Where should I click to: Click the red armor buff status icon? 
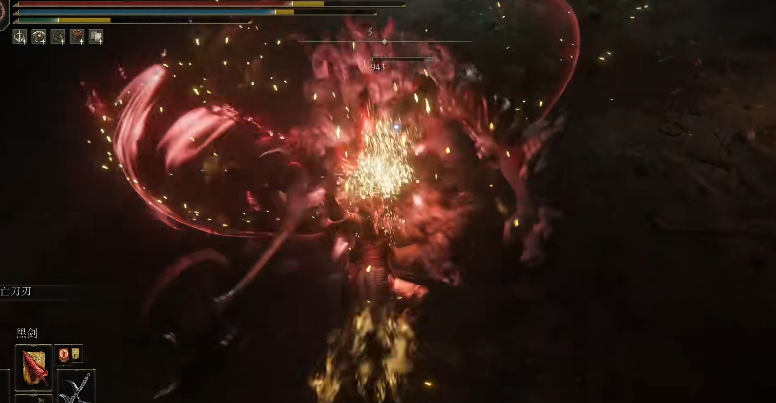77,37
